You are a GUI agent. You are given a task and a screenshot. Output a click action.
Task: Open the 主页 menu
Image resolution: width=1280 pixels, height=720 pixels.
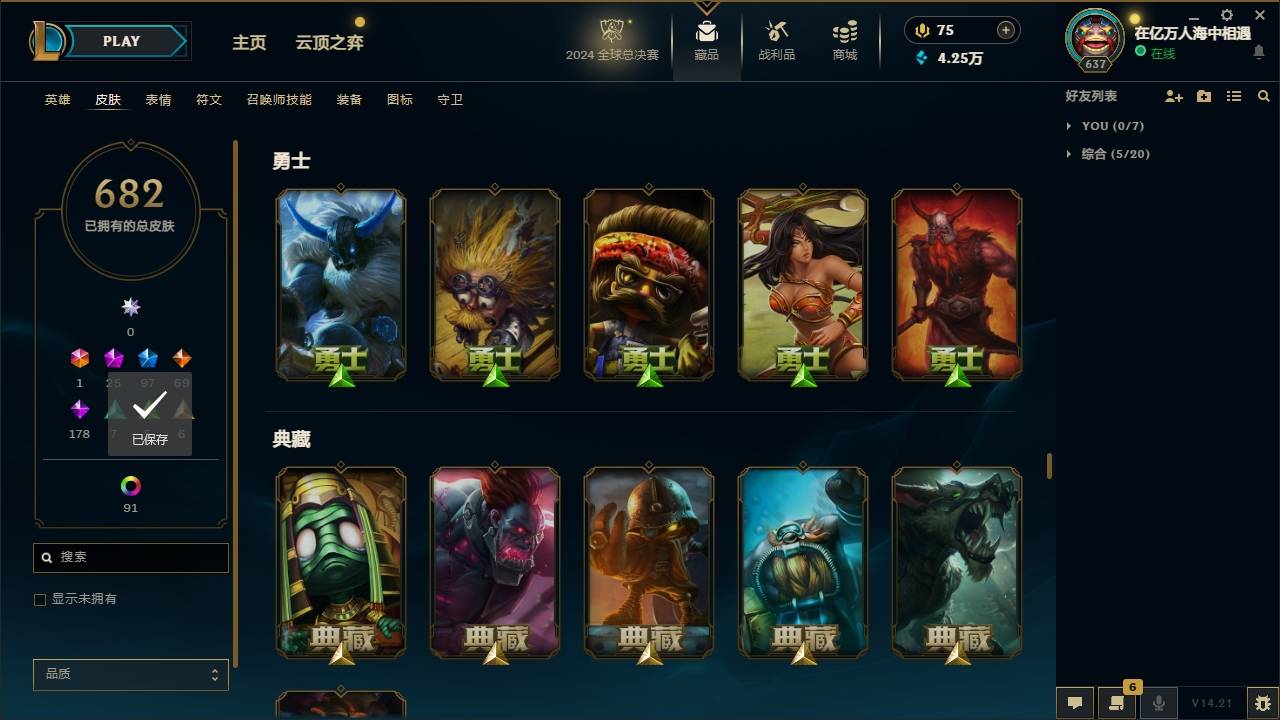coord(249,43)
